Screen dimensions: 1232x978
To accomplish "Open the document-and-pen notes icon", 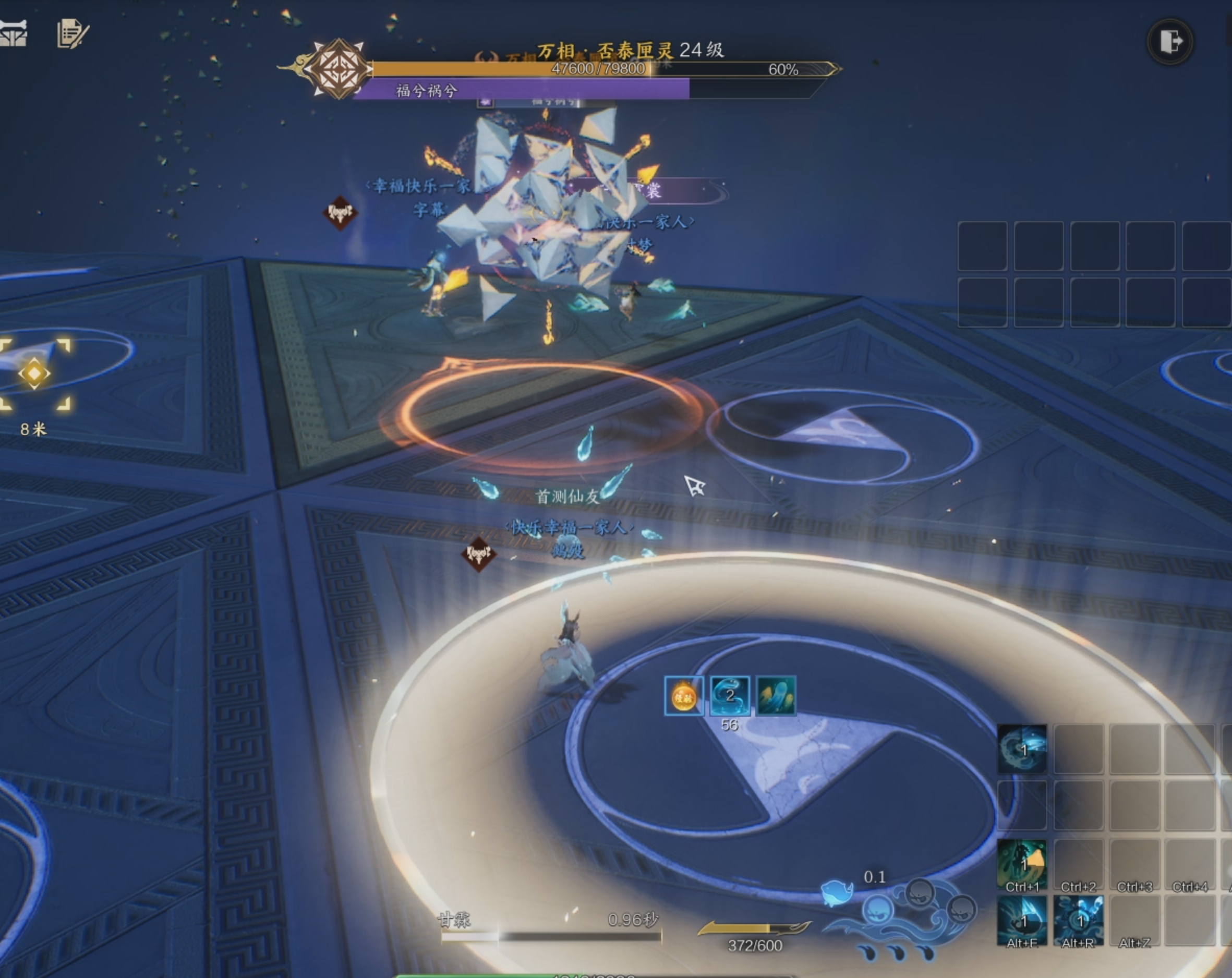I will tap(72, 33).
